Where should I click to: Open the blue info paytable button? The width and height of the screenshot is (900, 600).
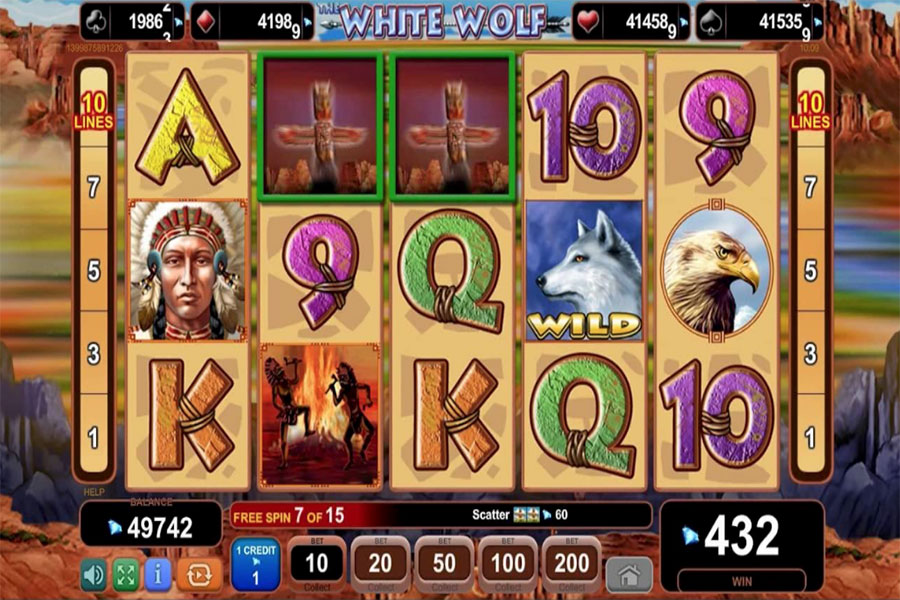[157, 574]
